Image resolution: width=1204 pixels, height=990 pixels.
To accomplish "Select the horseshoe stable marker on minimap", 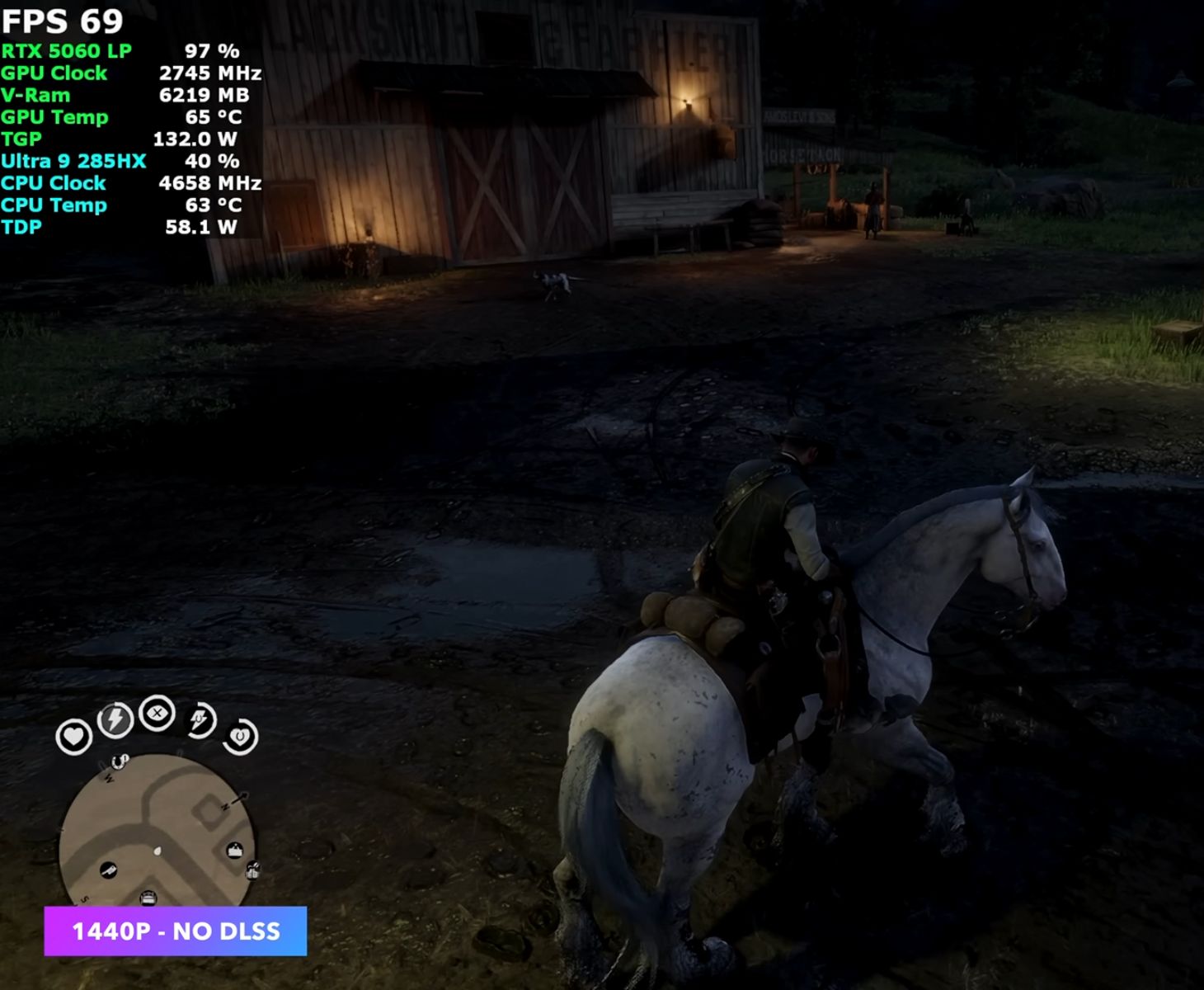I will click(120, 760).
